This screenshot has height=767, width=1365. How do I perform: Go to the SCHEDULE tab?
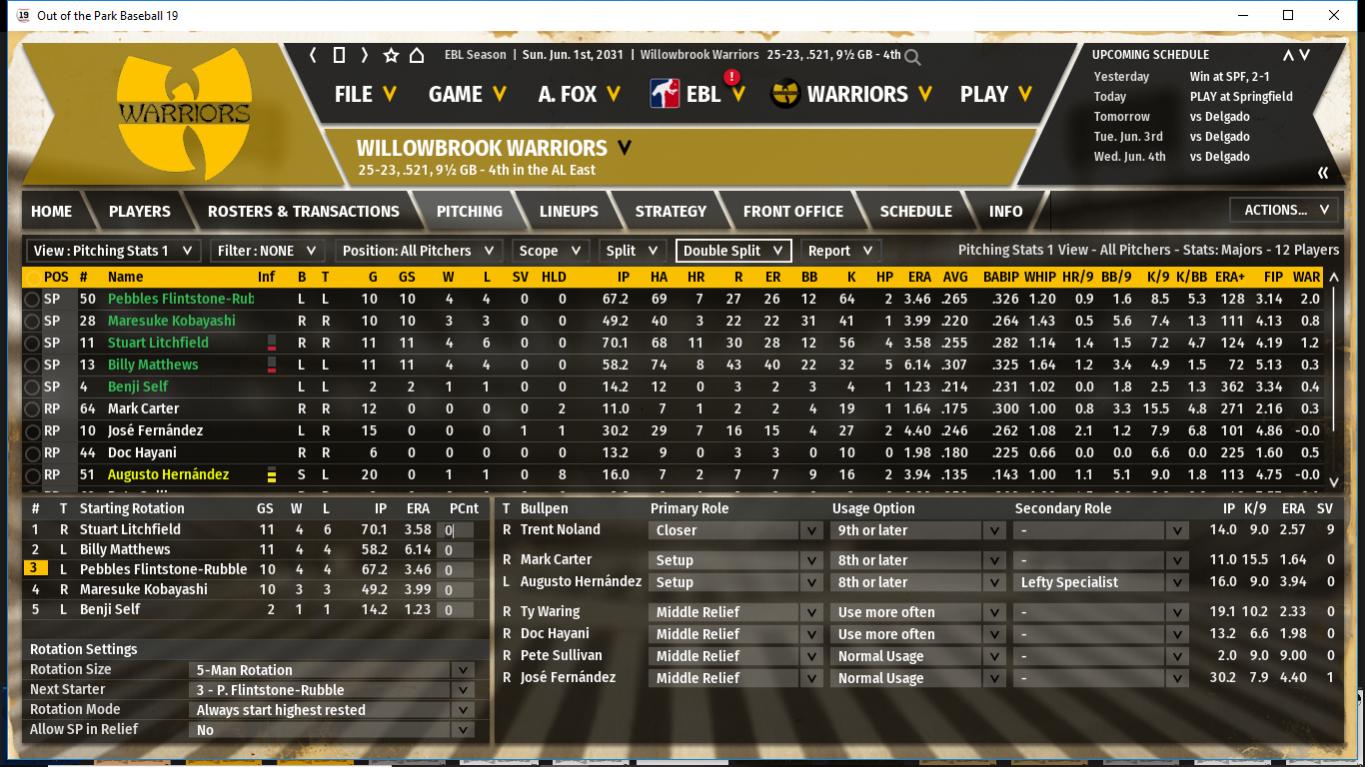[x=915, y=211]
